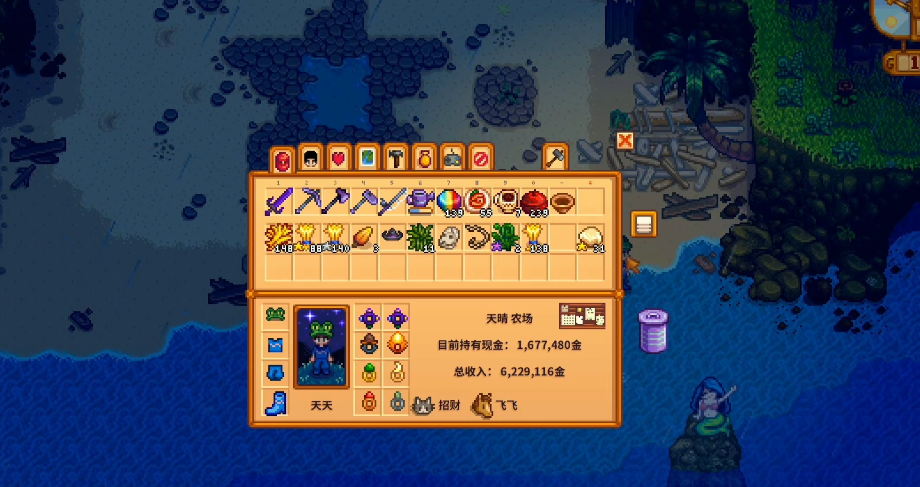Select the glowing orange ring slot
This screenshot has width=920, height=487.
coord(397,345)
